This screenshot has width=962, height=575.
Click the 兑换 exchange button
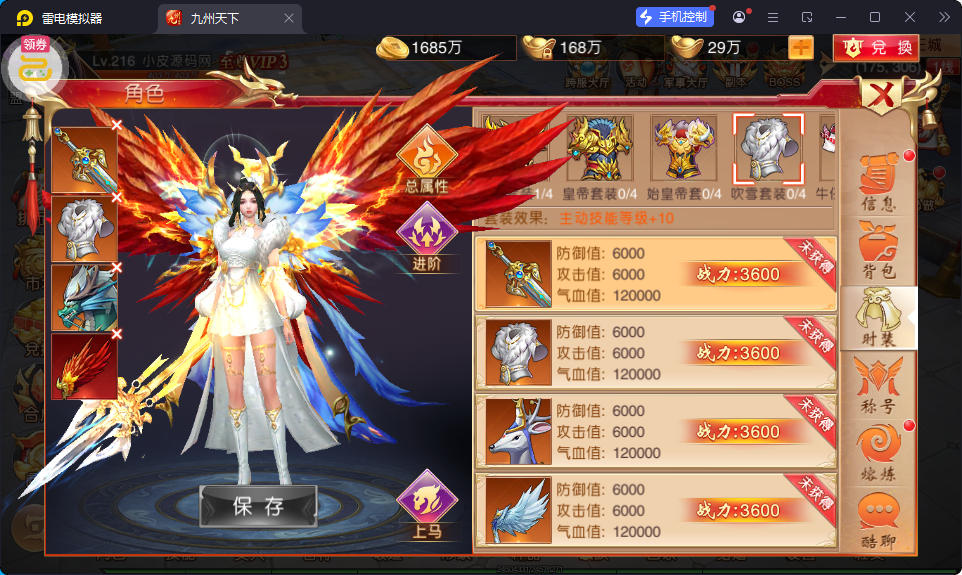pyautogui.click(x=876, y=47)
